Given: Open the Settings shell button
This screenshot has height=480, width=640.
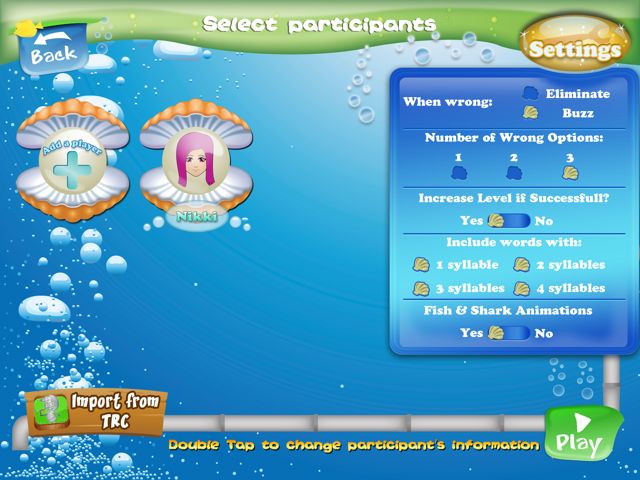Looking at the screenshot, I should (x=575, y=48).
